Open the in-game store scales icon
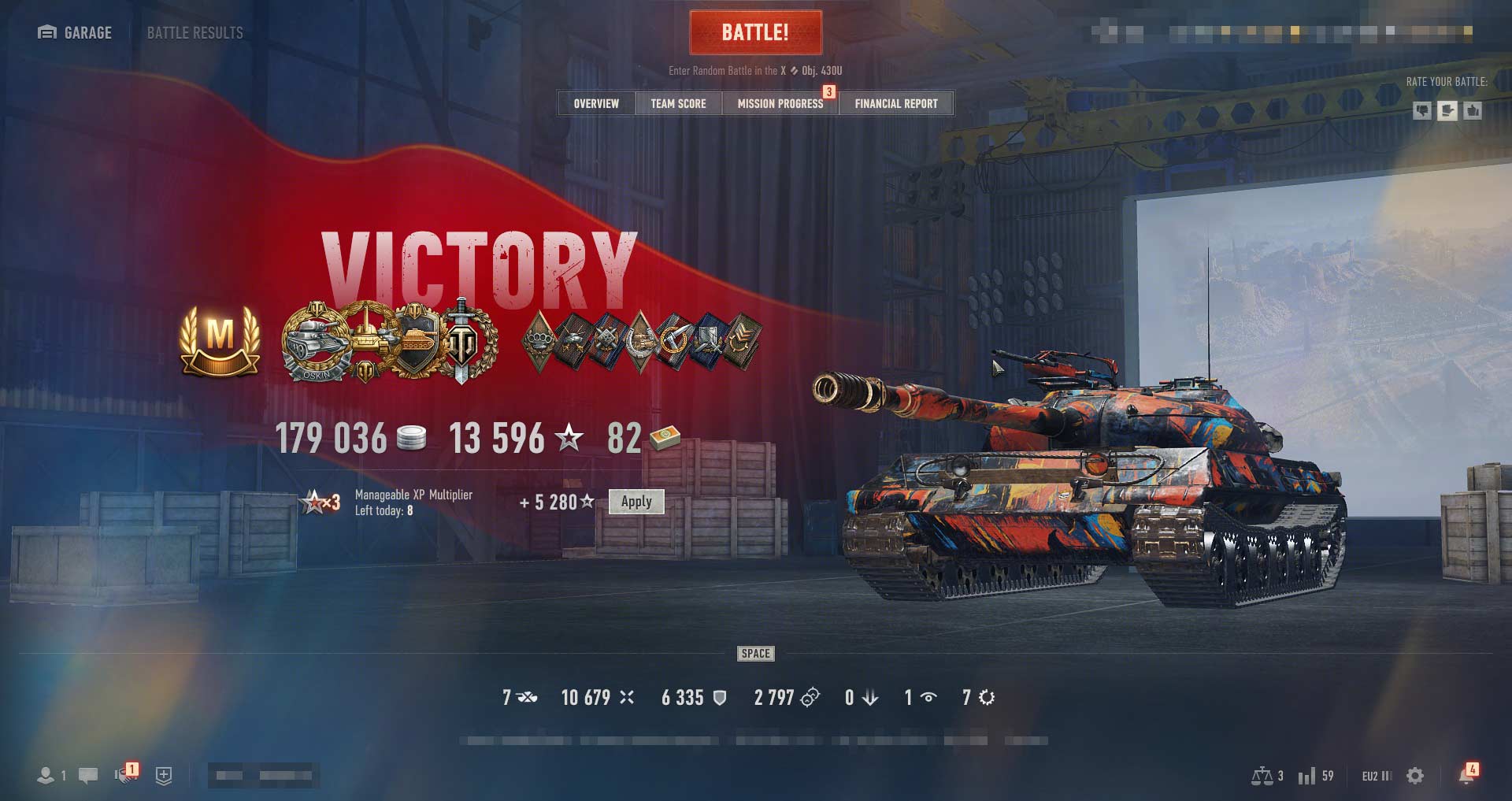1512x801 pixels. point(1262,776)
